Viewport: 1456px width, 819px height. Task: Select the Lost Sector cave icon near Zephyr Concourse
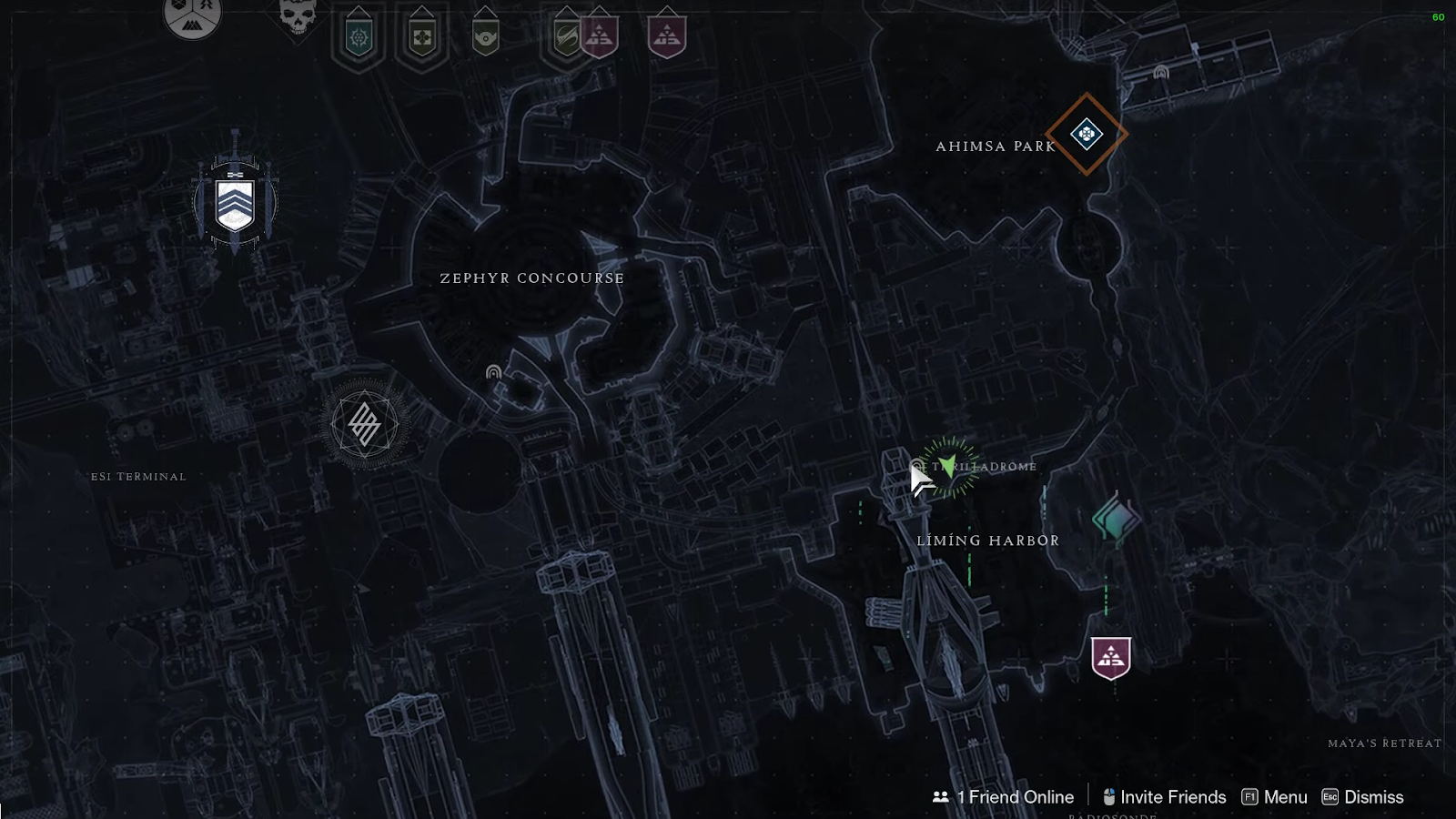pos(493,372)
